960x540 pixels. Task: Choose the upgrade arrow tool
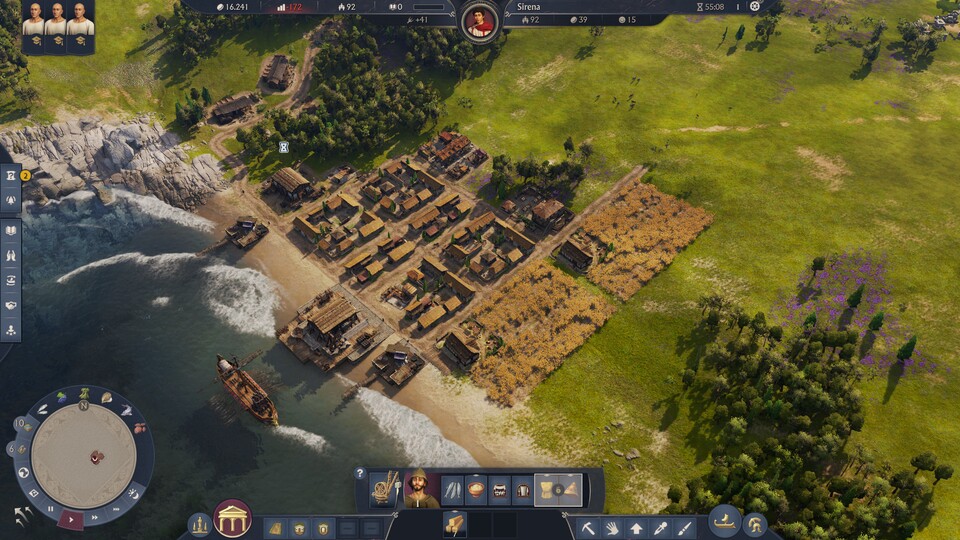point(636,527)
